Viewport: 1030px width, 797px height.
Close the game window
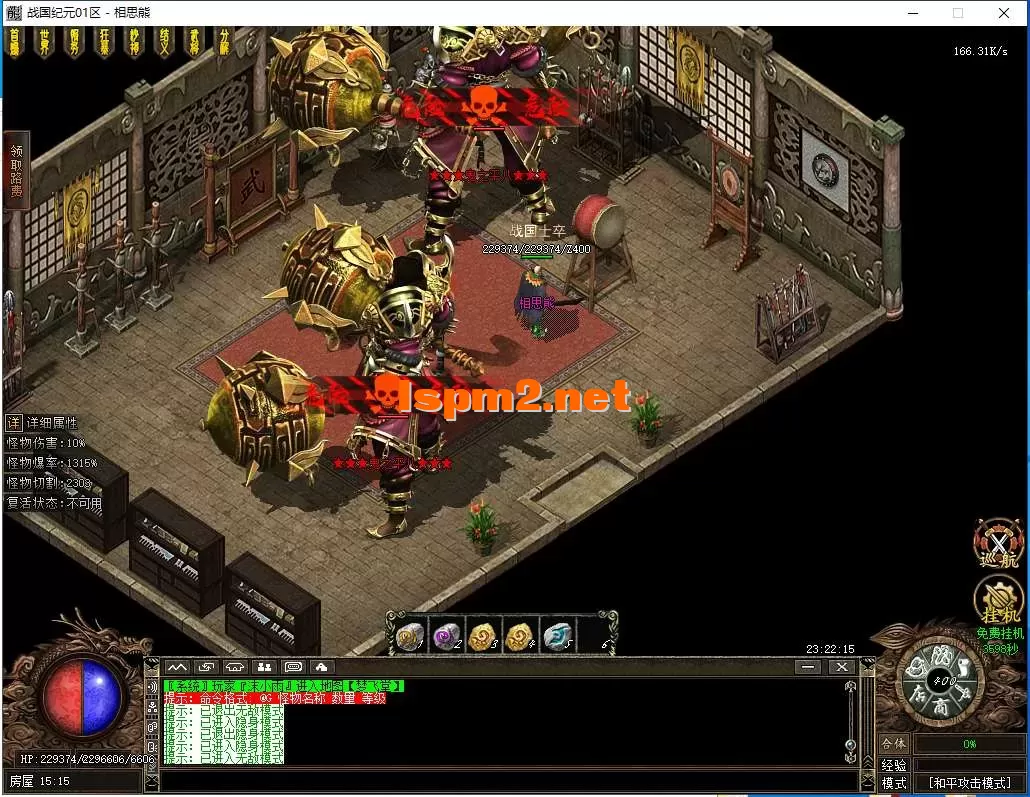(1004, 13)
